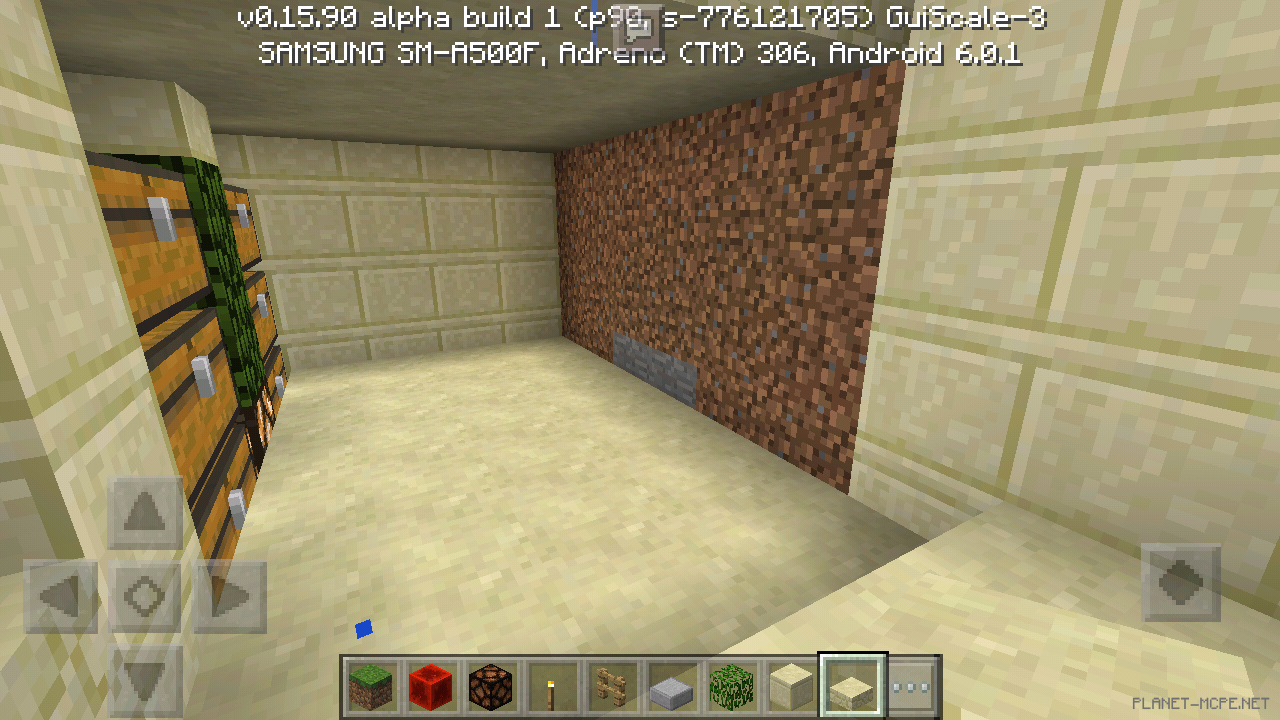The image size is (1280, 720).
Task: Select the torch from the hotbar
Action: (551, 686)
